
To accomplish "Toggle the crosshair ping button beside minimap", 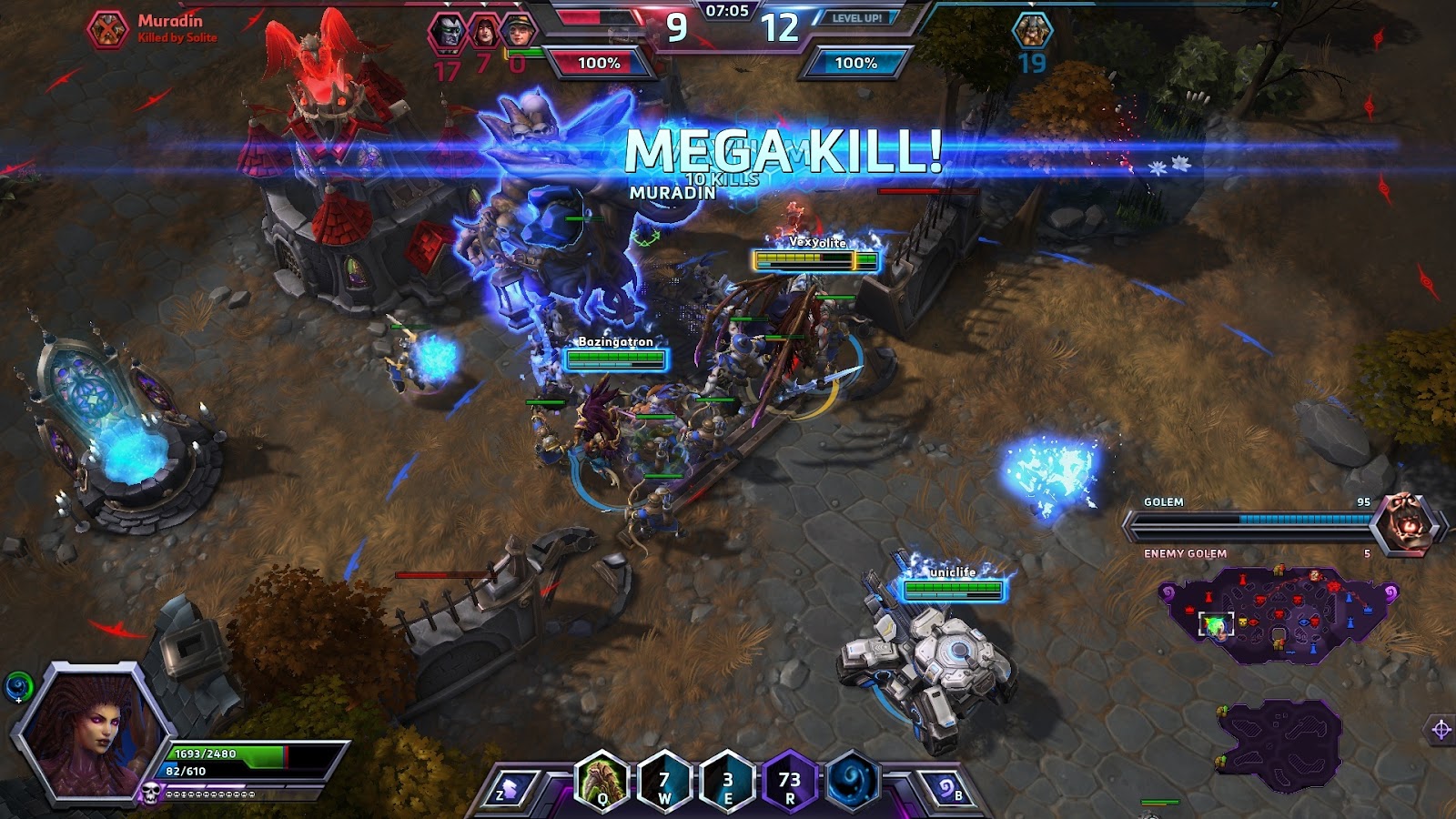I will 1441,729.
